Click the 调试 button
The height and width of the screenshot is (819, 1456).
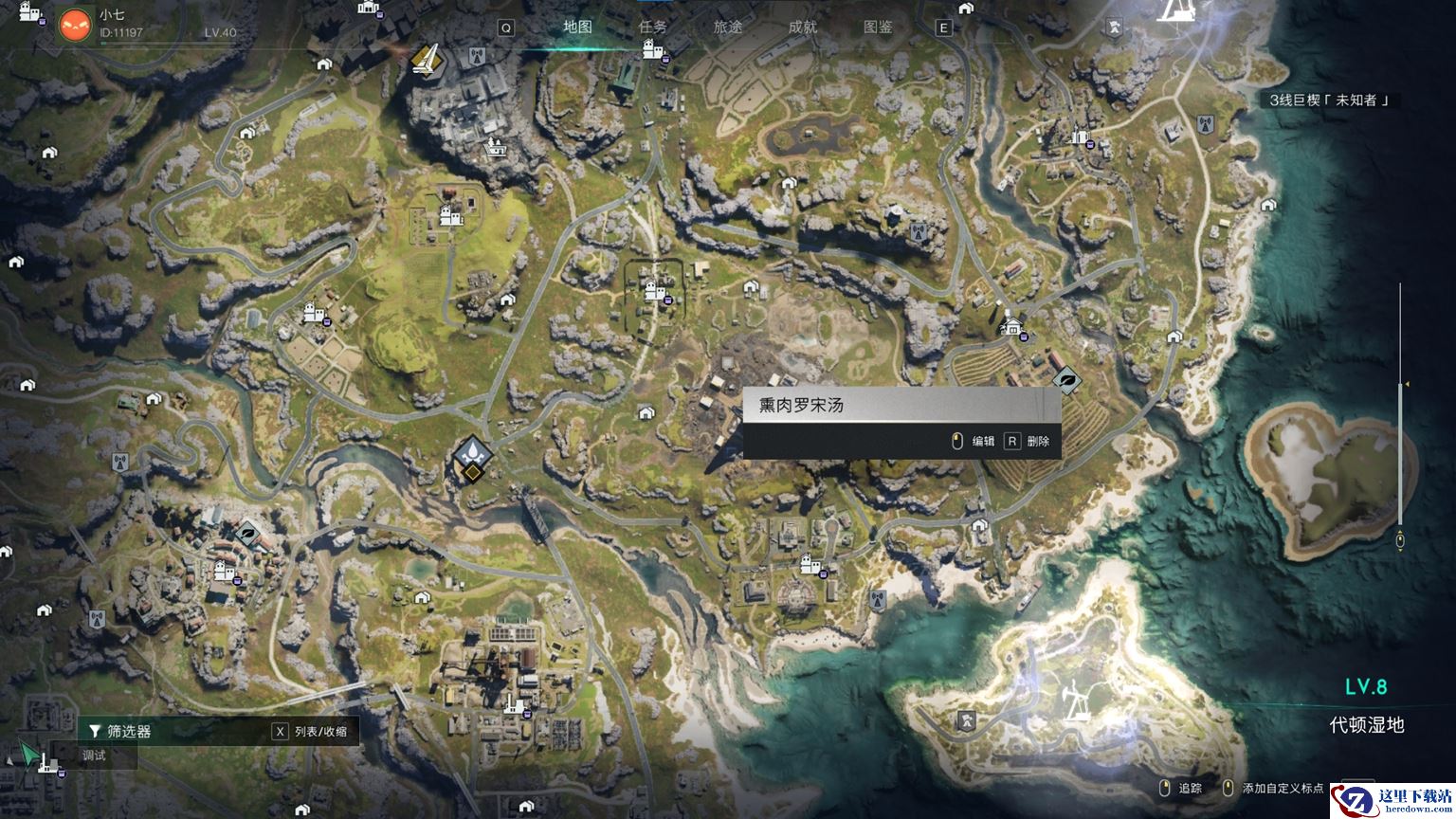94,755
